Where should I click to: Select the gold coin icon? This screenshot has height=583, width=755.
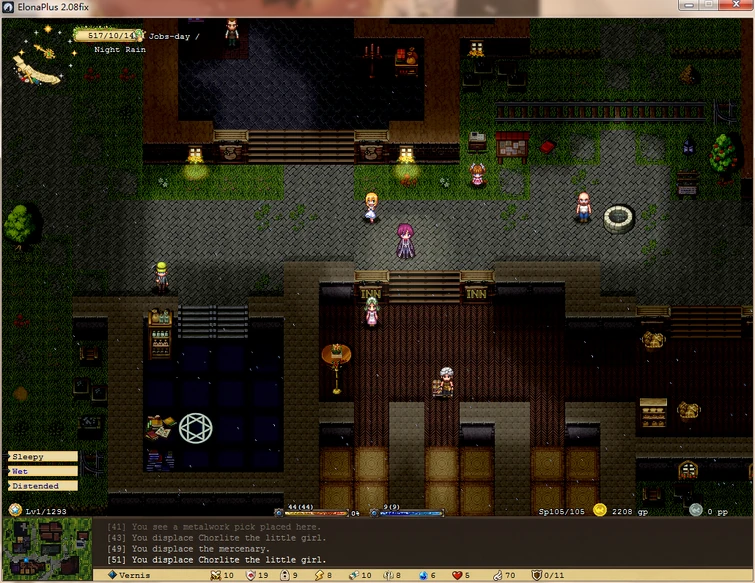tap(599, 509)
